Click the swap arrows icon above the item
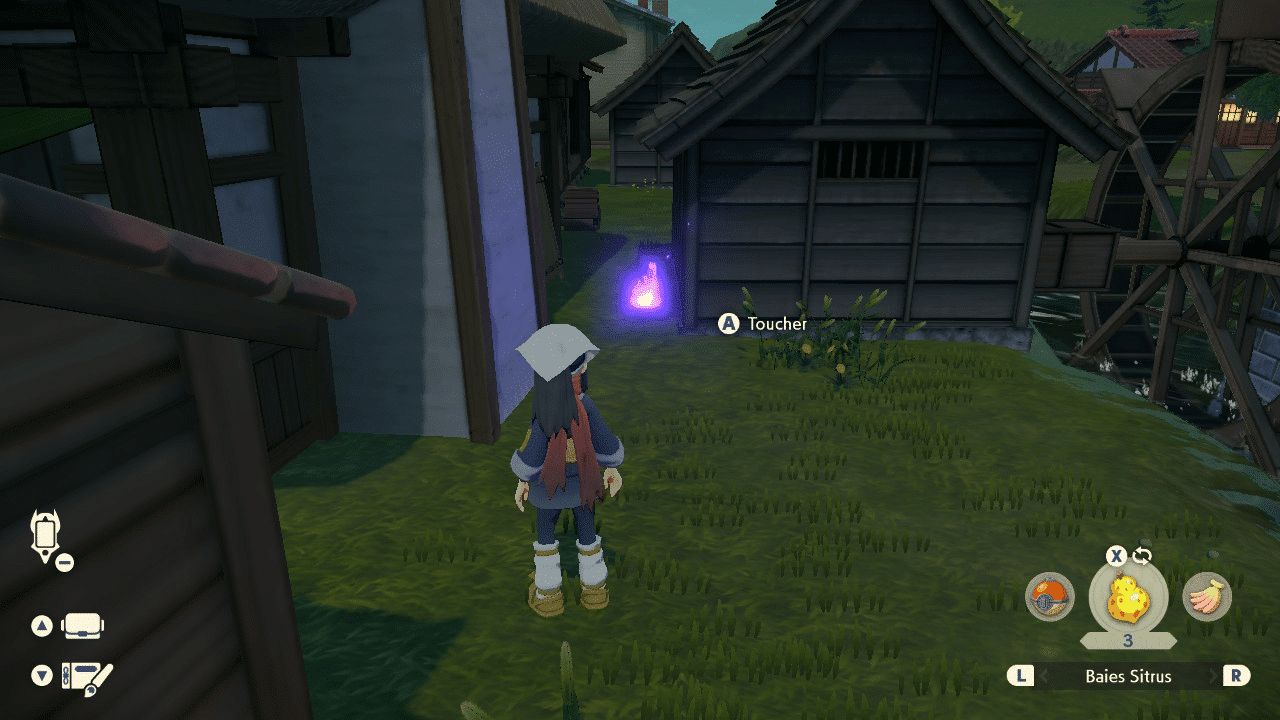Screen dimensions: 1280x720 coord(1142,556)
